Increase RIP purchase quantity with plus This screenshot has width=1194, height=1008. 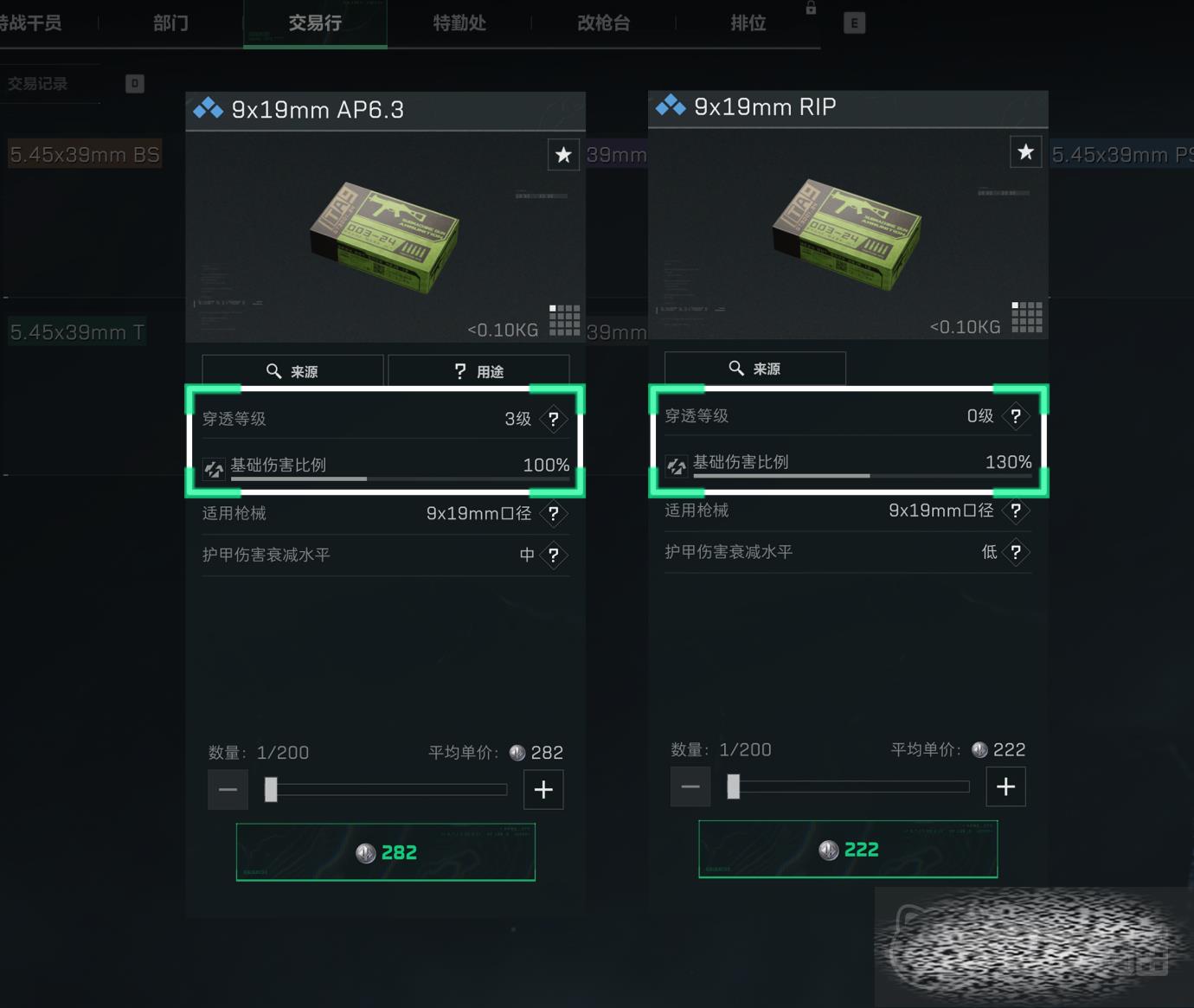(1005, 786)
